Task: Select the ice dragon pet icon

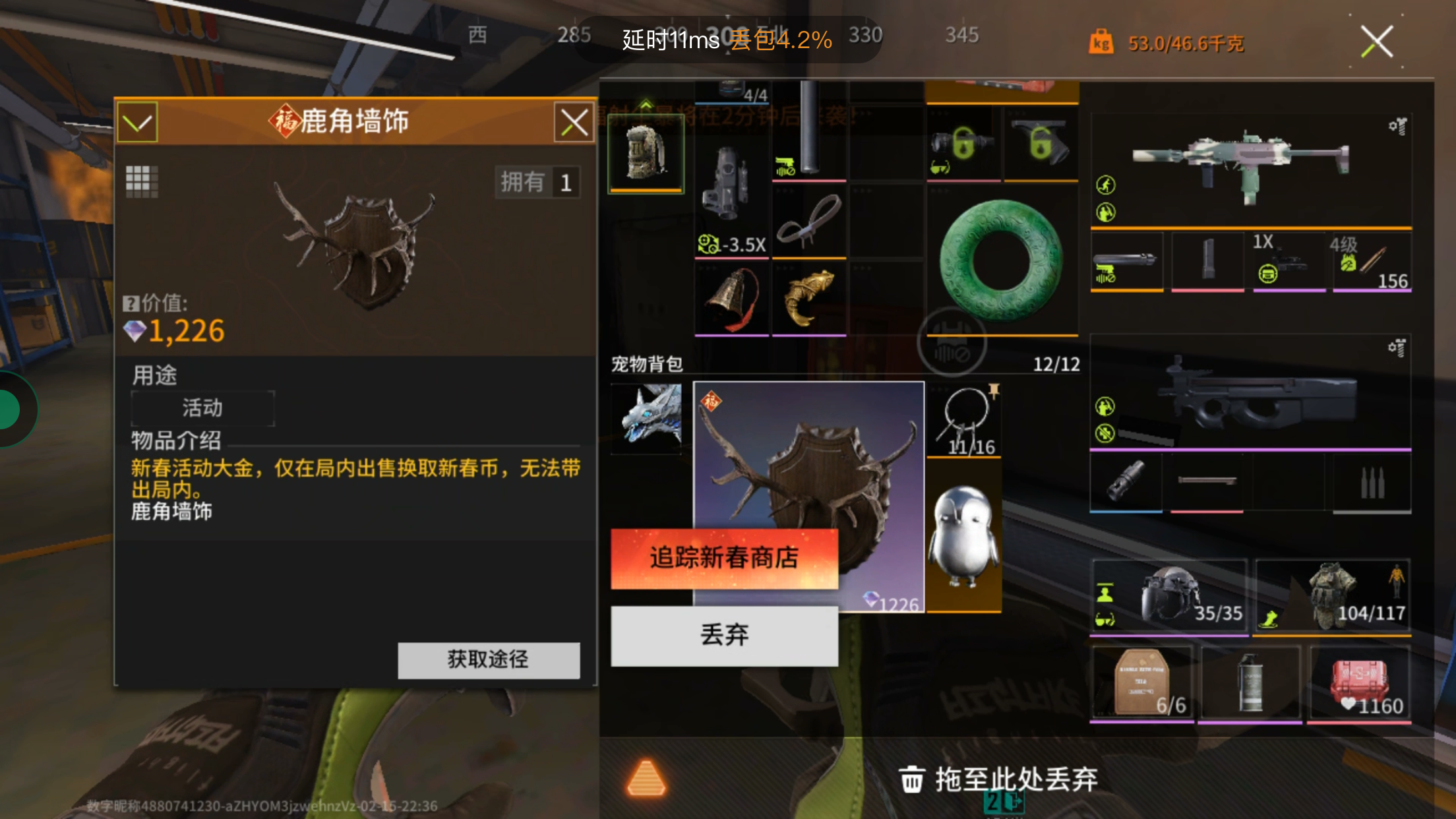Action: click(x=647, y=418)
